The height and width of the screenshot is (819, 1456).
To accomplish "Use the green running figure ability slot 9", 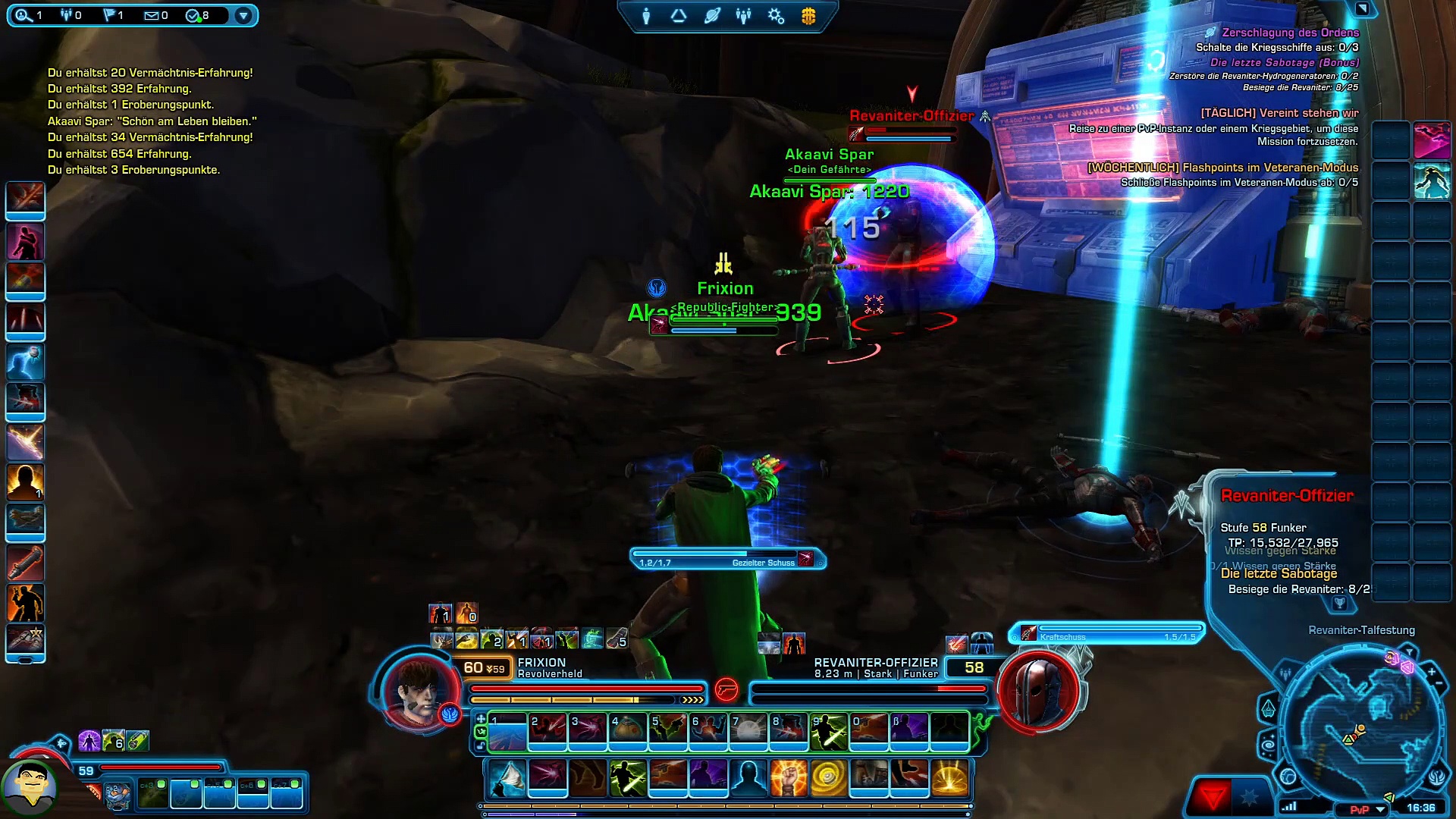I will (828, 731).
